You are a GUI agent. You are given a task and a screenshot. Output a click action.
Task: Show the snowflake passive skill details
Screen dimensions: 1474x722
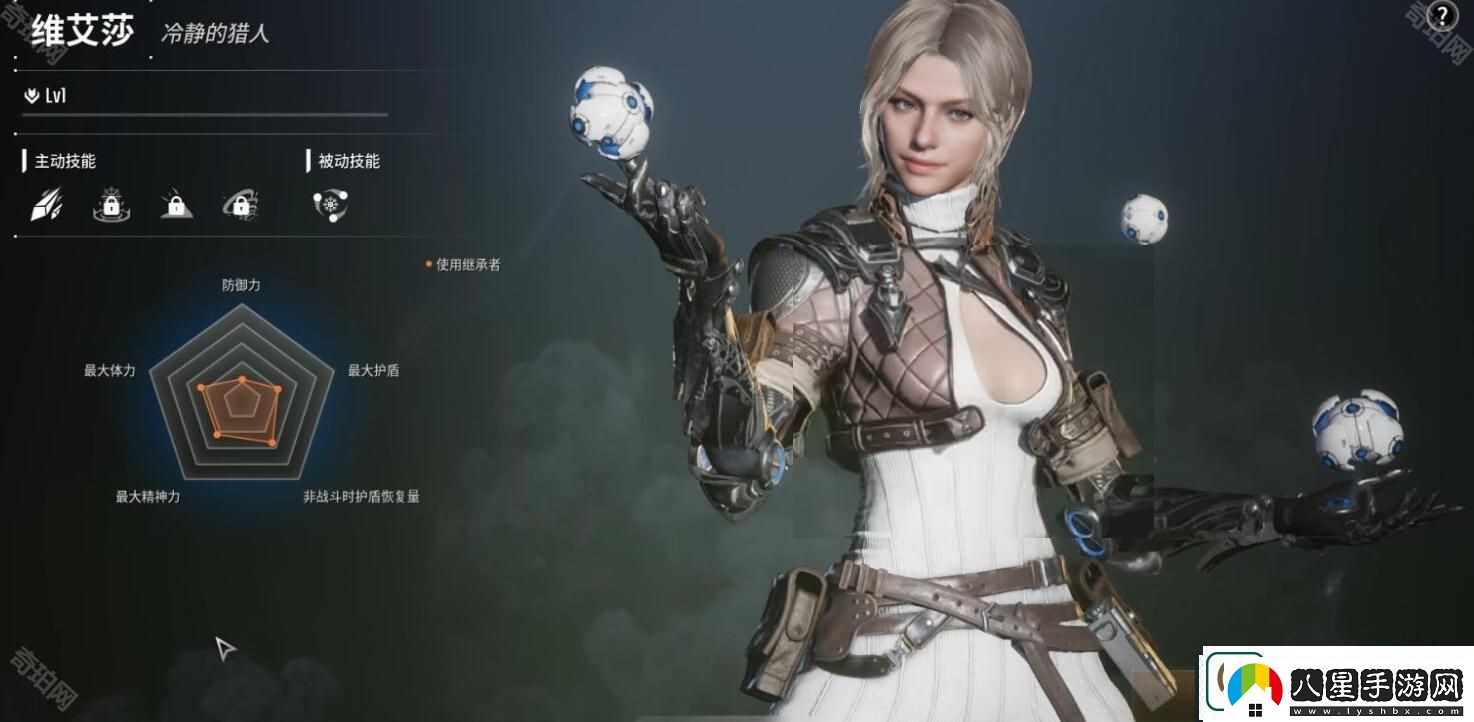click(330, 205)
